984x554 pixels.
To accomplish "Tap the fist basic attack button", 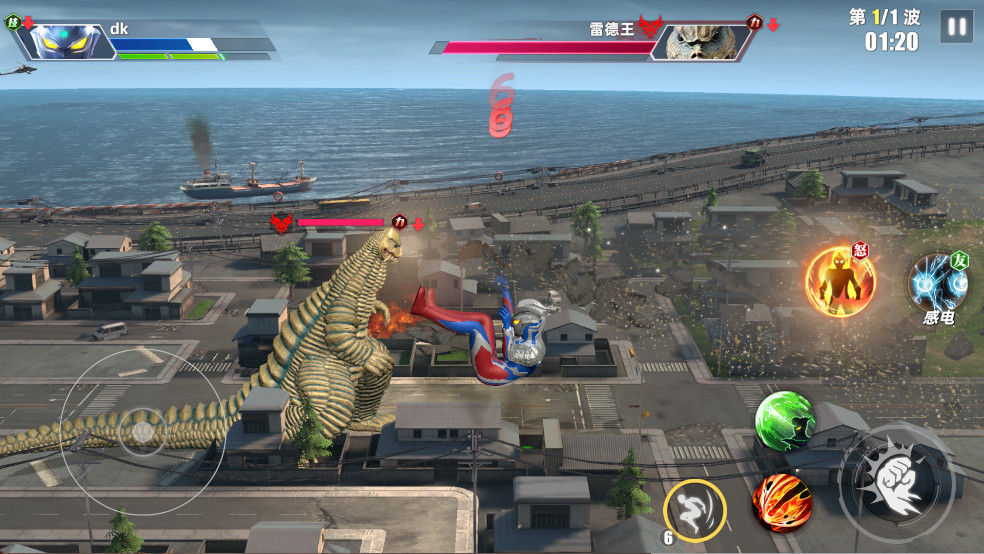I will pos(893,480).
